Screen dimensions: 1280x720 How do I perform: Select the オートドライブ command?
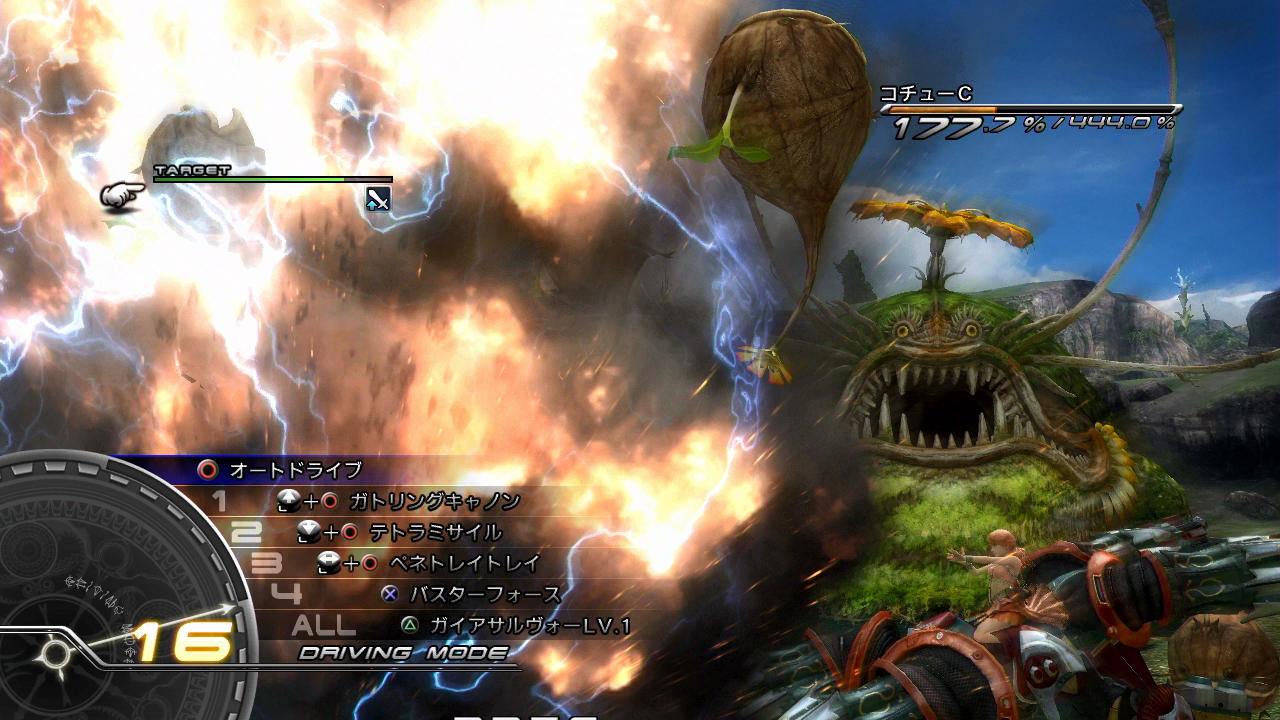point(295,470)
